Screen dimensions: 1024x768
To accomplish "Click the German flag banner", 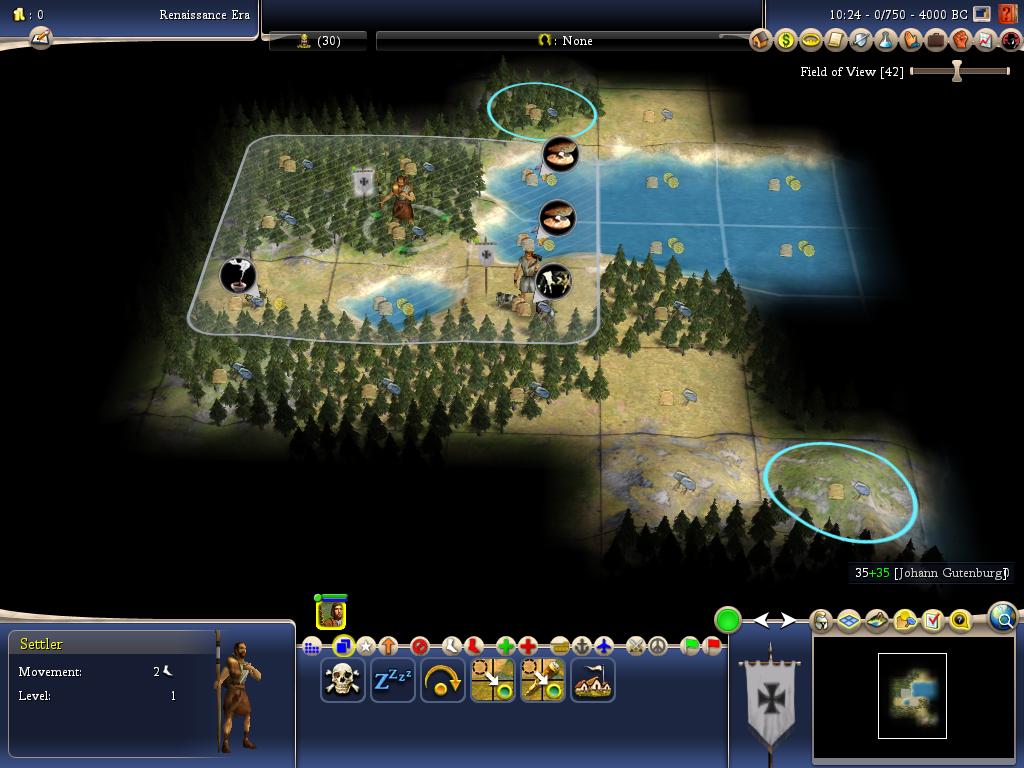I will (770, 698).
